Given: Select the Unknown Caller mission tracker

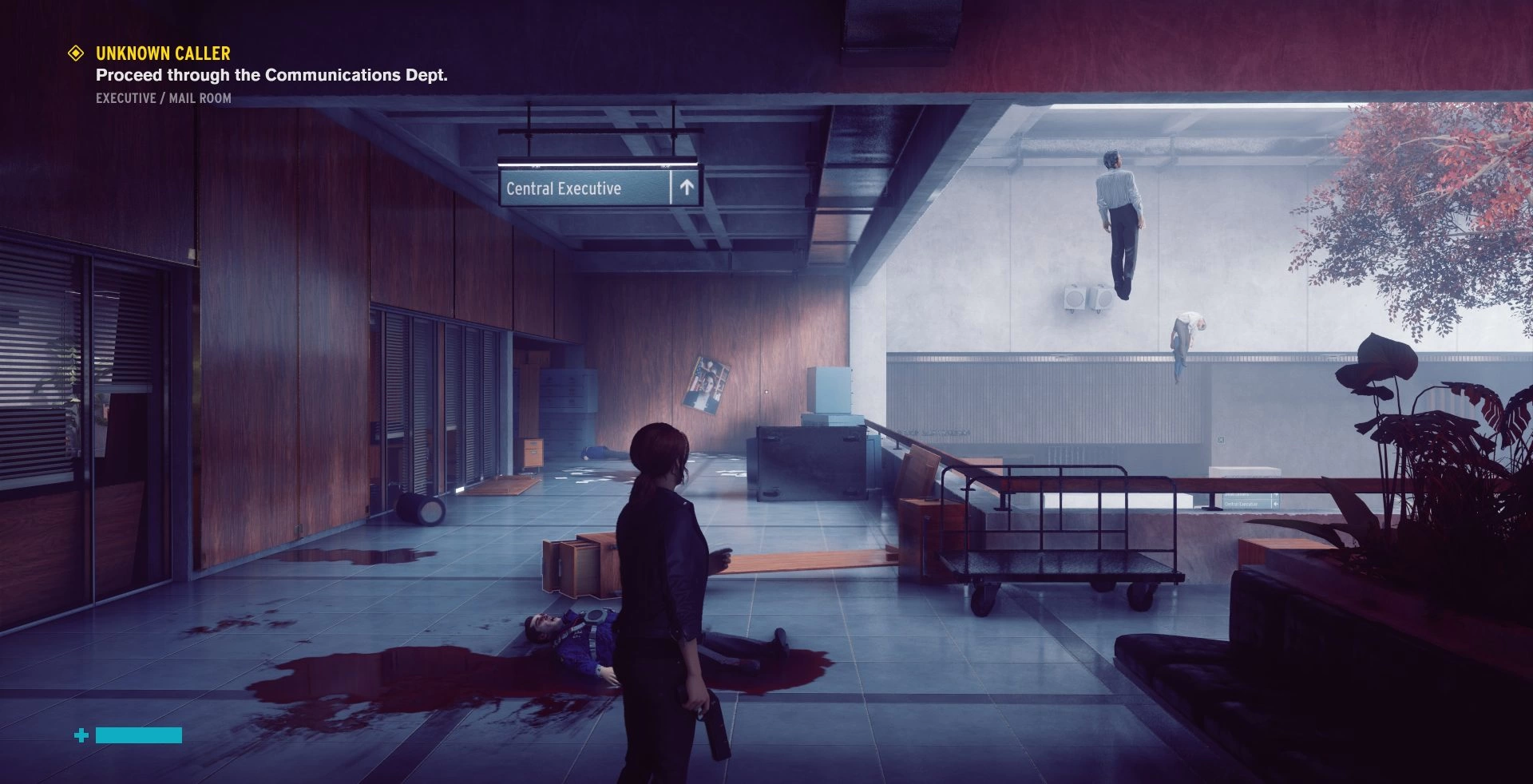Looking at the screenshot, I should point(163,53).
